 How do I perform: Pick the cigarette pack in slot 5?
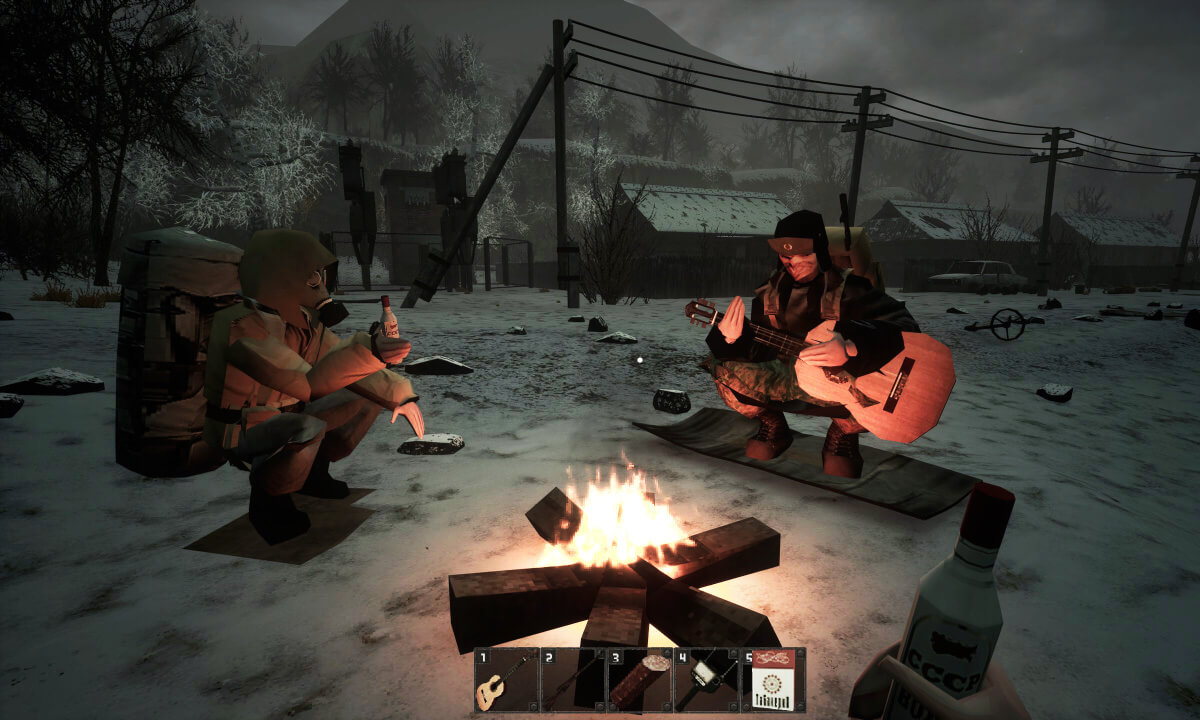(x=772, y=680)
